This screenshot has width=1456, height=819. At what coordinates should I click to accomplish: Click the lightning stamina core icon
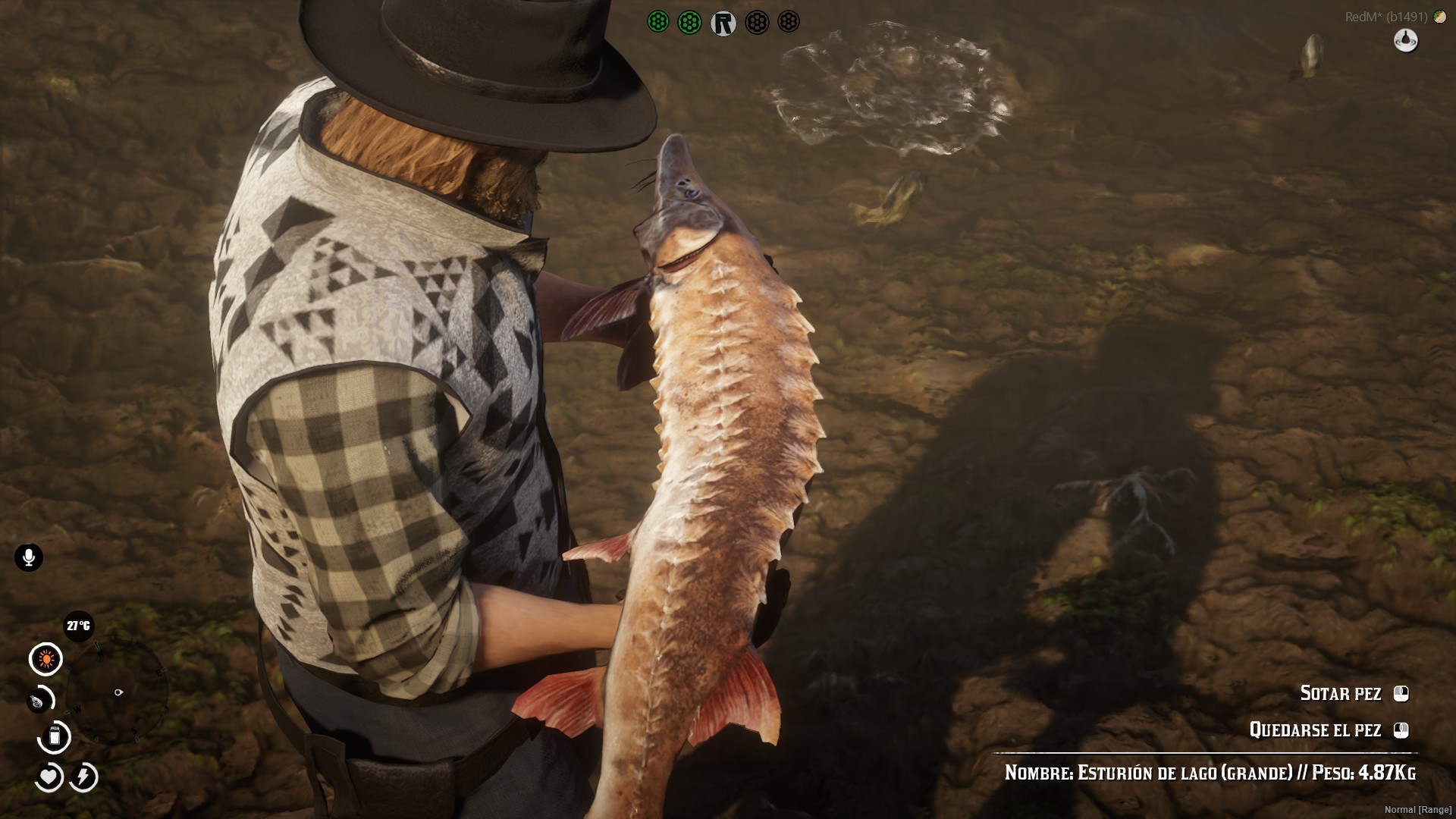tap(83, 777)
